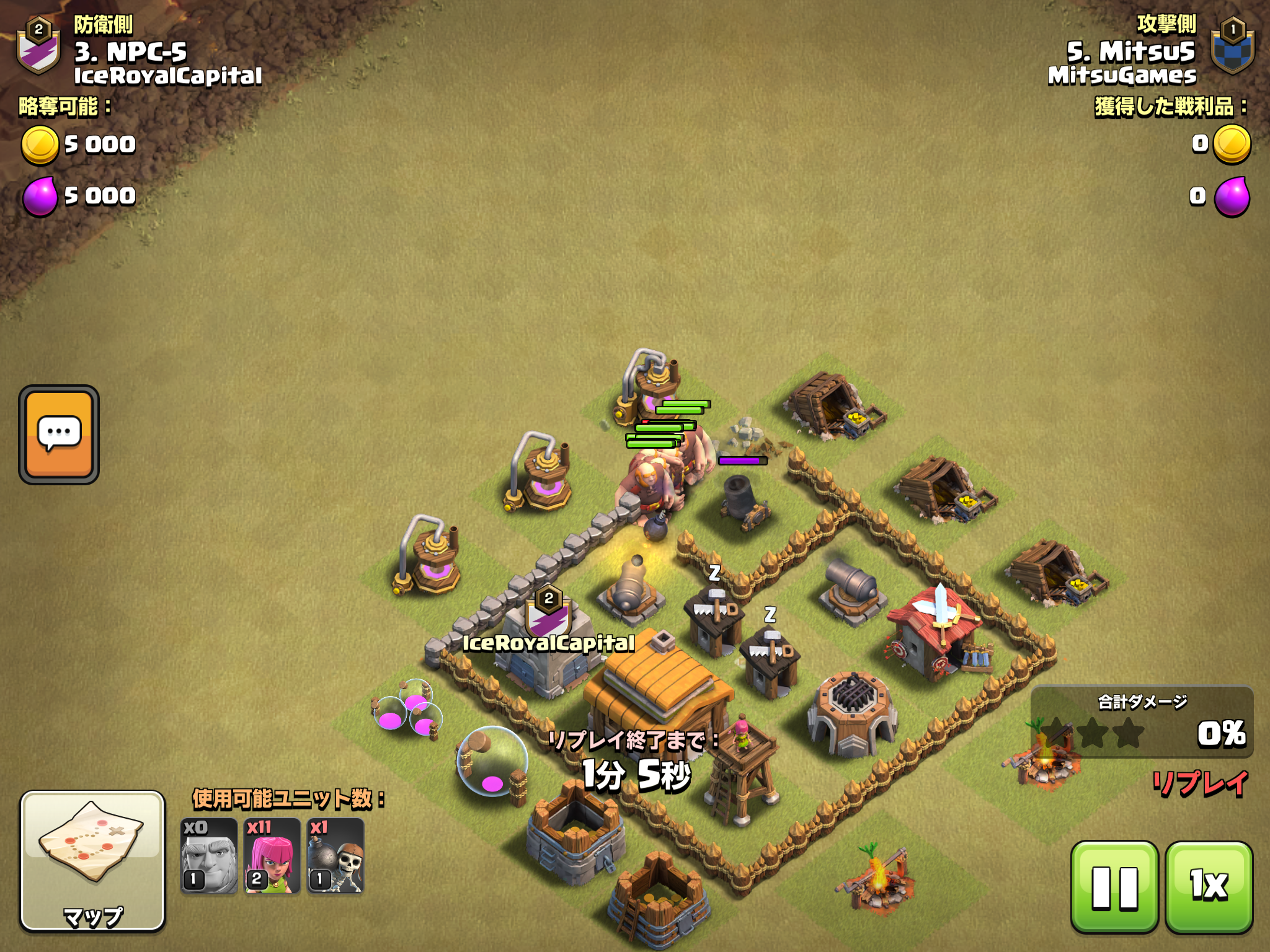Select the Giant troop card
The height and width of the screenshot is (952, 1270).
tap(209, 857)
